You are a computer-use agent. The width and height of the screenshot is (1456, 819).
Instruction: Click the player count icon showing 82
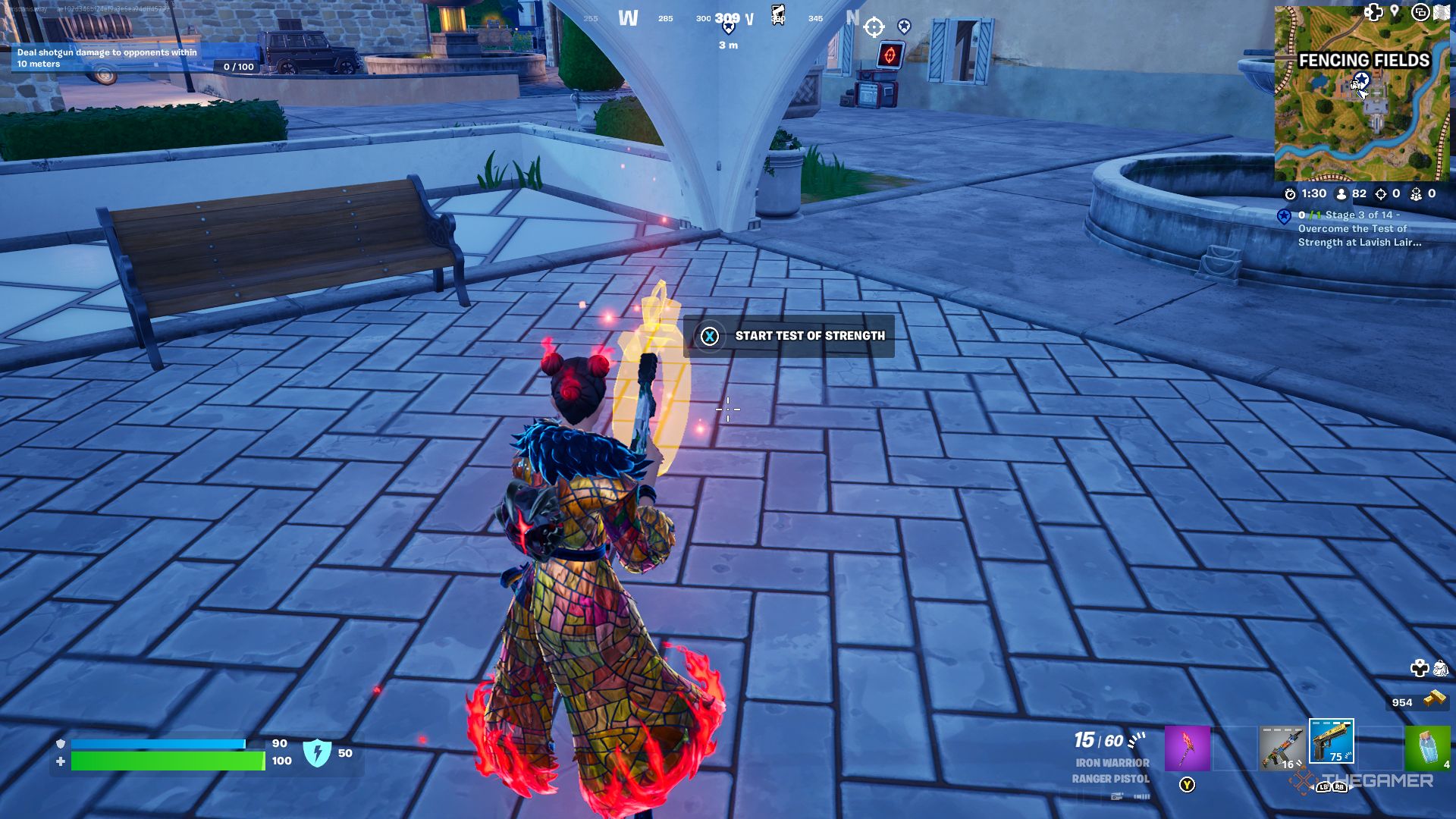(x=1341, y=194)
